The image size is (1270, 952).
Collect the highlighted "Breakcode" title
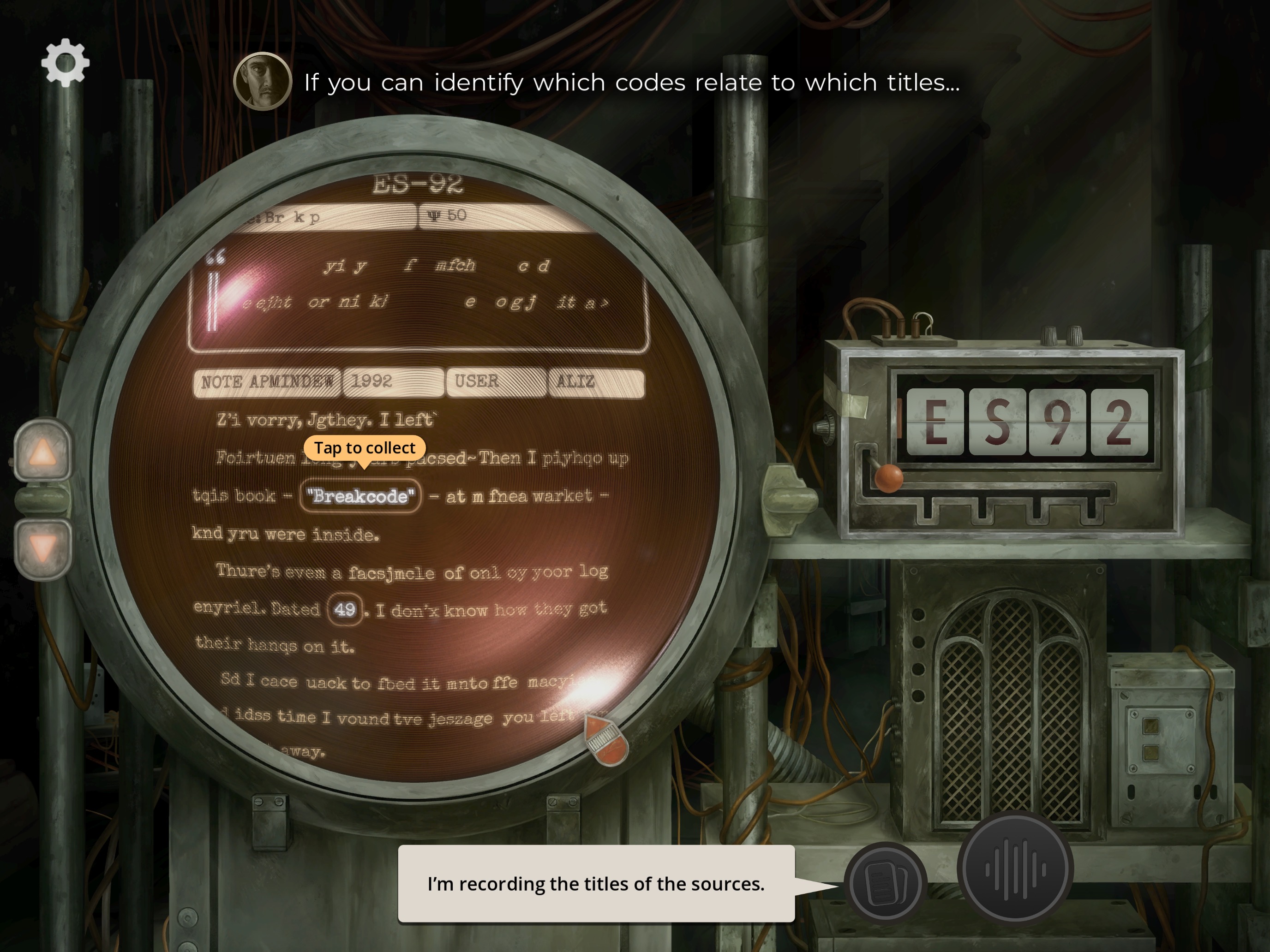pos(360,496)
